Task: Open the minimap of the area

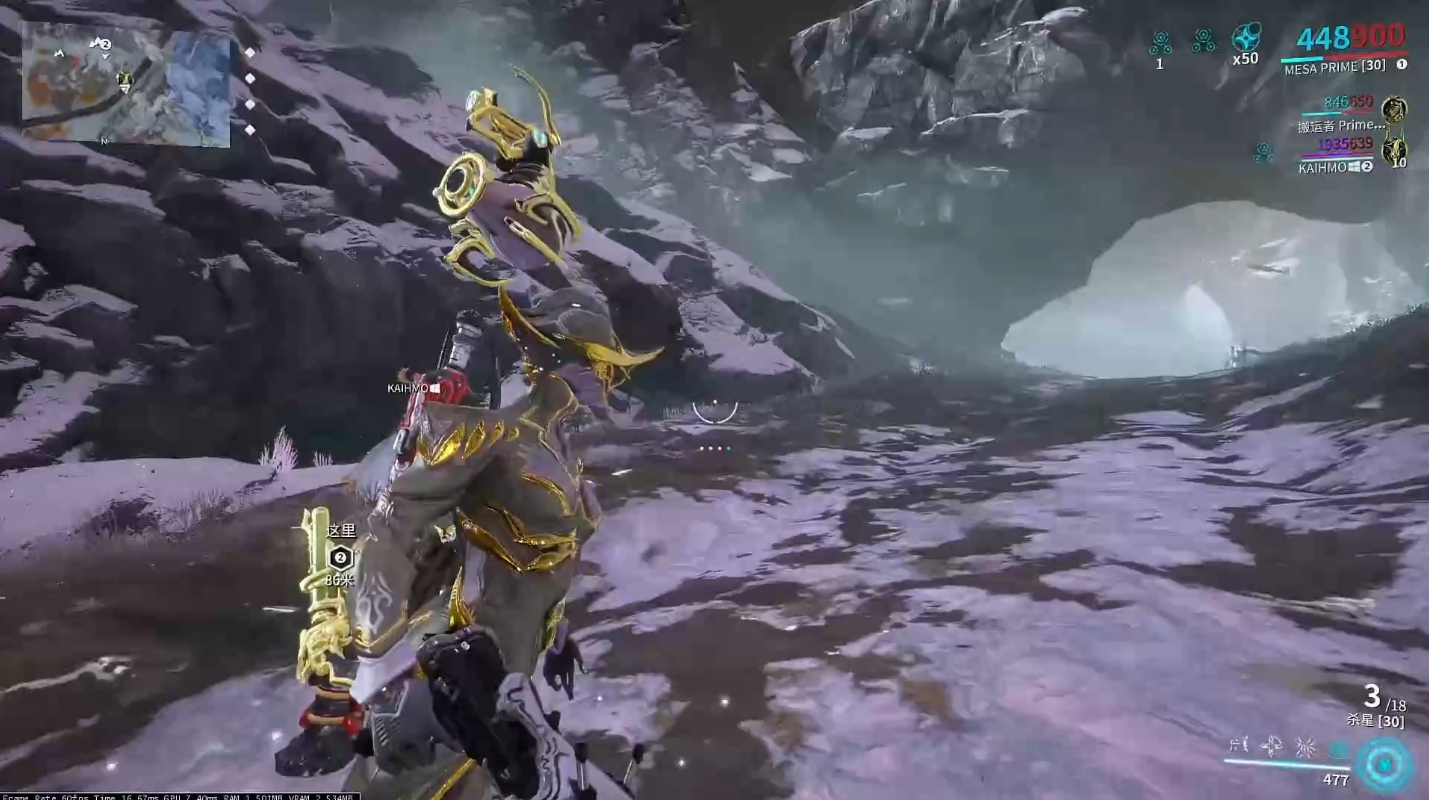Action: 126,85
